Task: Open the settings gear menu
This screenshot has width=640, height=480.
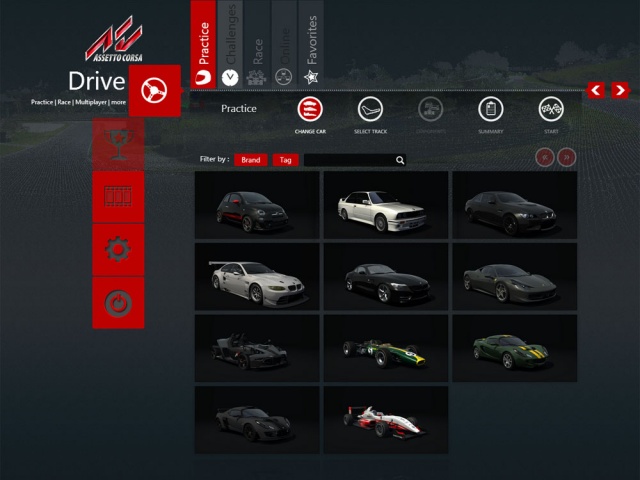Action: [118, 249]
